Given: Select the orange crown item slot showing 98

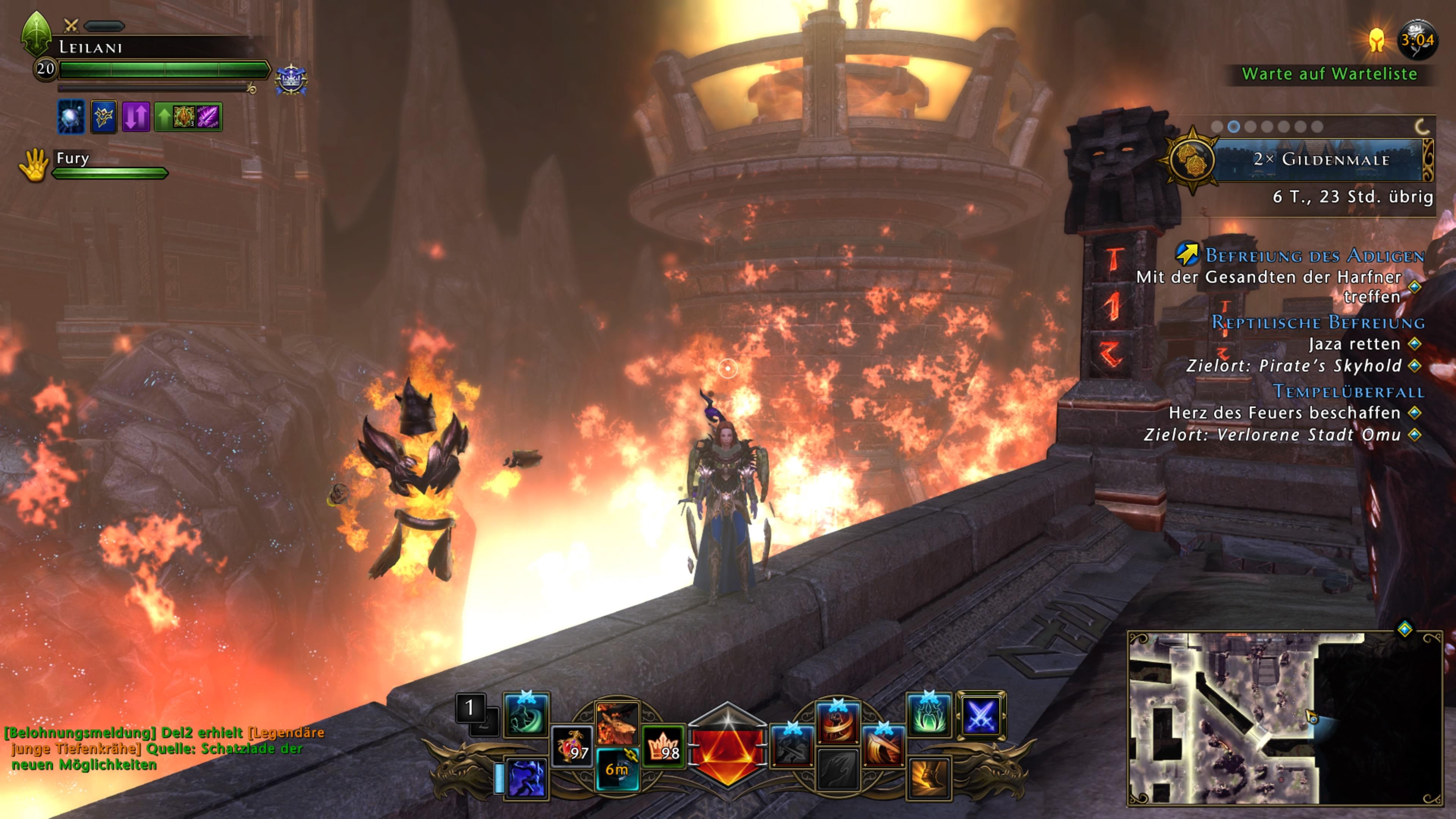Looking at the screenshot, I should [x=664, y=747].
